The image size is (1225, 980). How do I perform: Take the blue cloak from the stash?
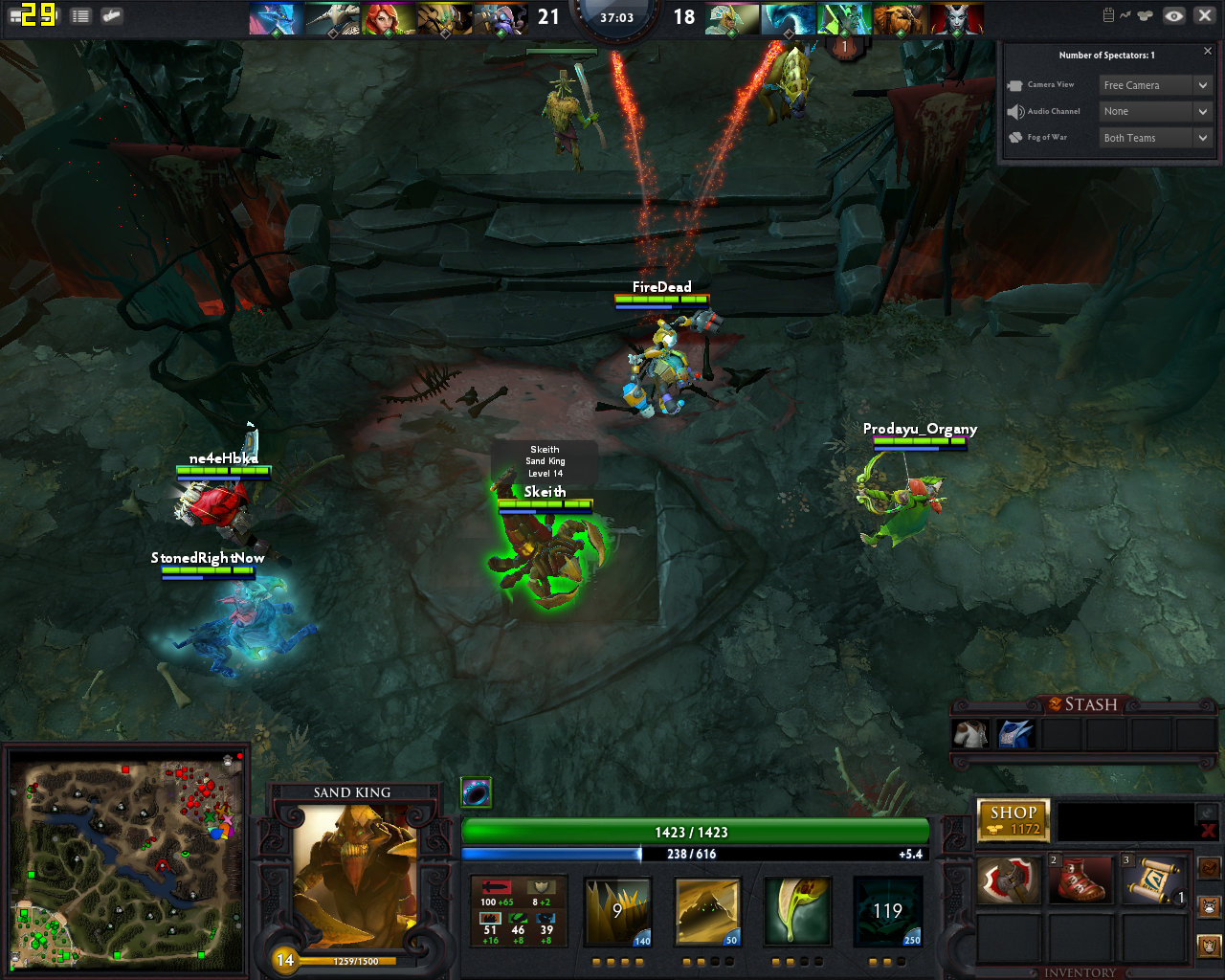pyautogui.click(x=1015, y=734)
